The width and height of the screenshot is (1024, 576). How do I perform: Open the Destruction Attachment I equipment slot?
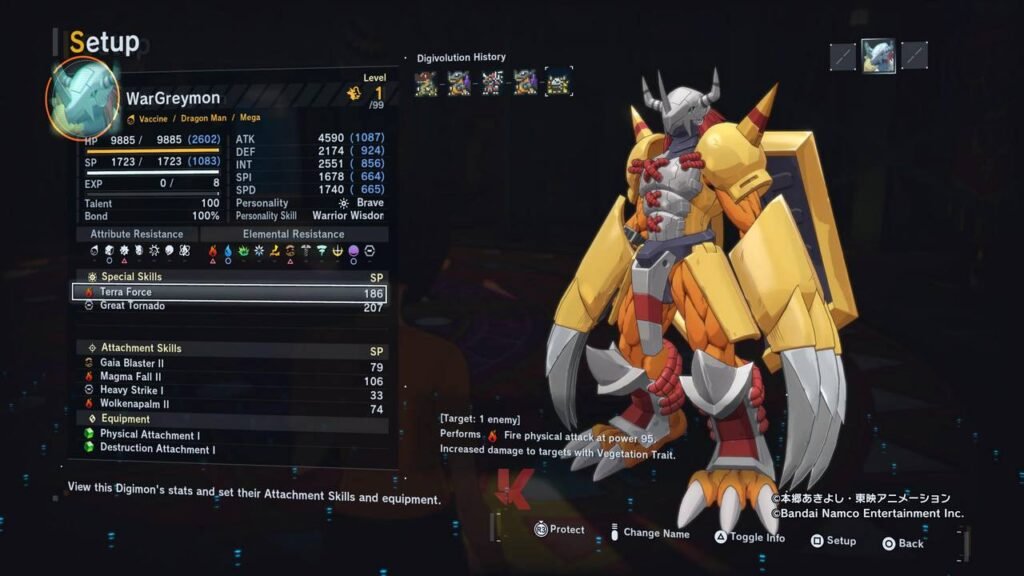pos(228,449)
